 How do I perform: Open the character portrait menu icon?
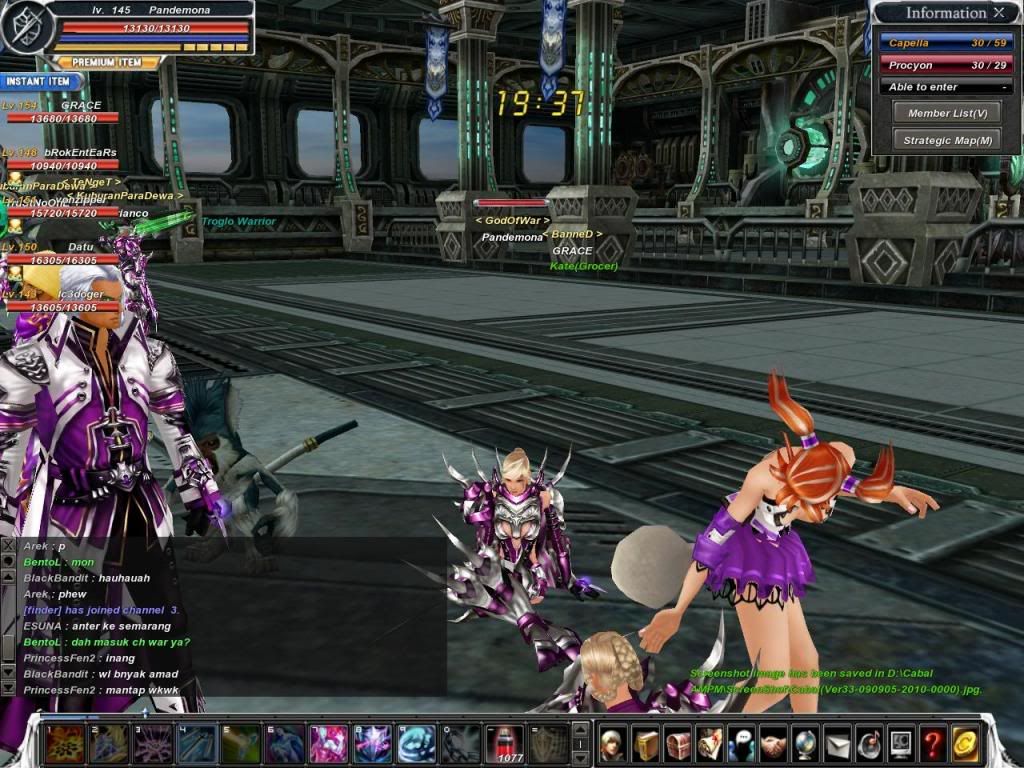613,744
